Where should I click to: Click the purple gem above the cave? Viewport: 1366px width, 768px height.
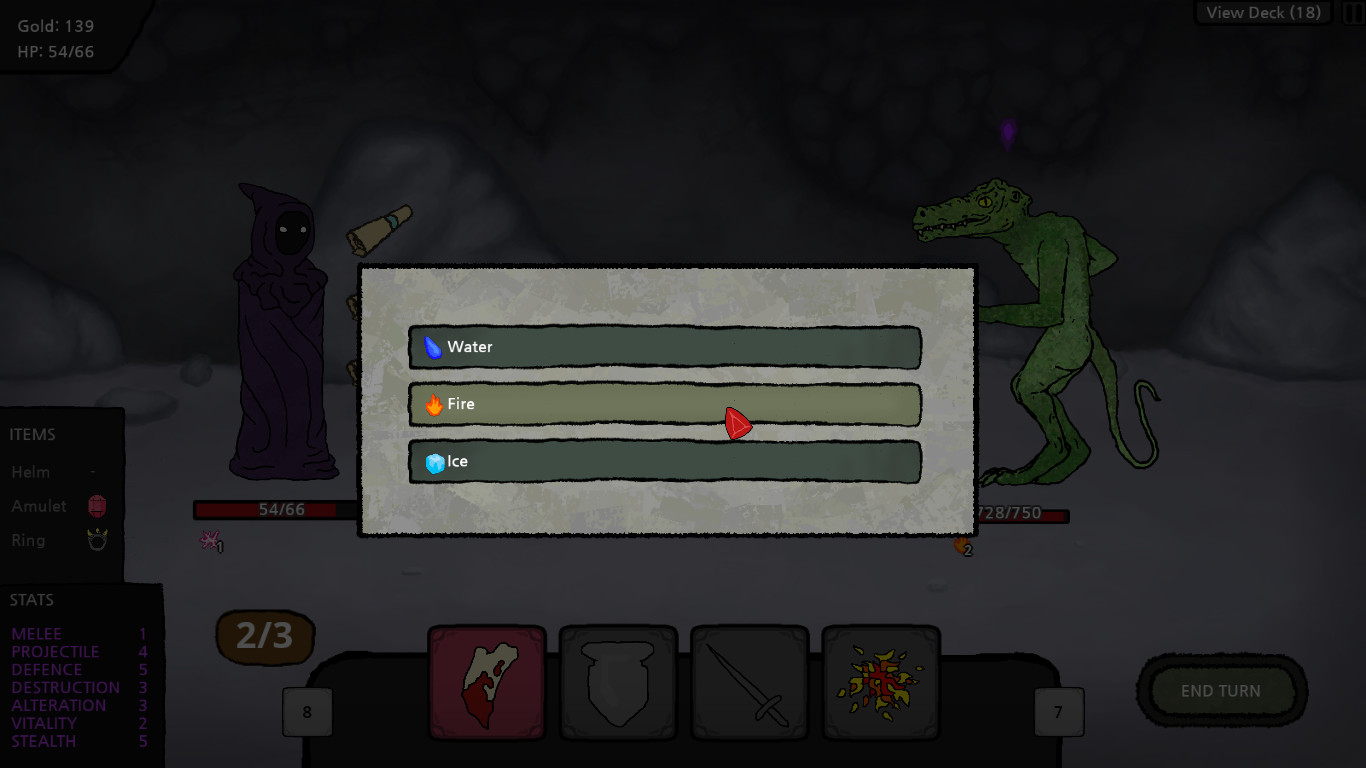coord(1006,135)
